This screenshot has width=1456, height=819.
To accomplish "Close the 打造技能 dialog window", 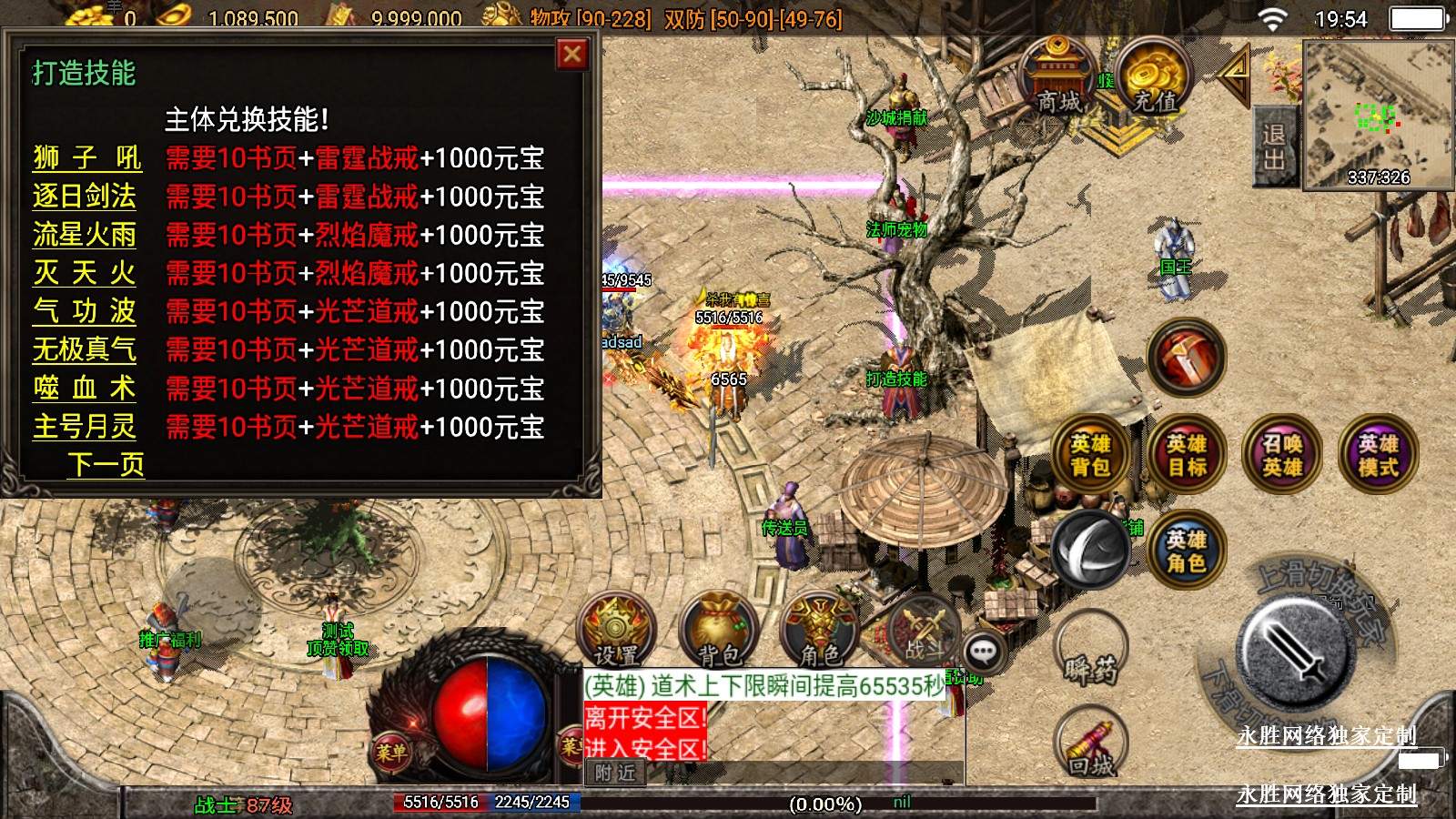I will 572,56.
